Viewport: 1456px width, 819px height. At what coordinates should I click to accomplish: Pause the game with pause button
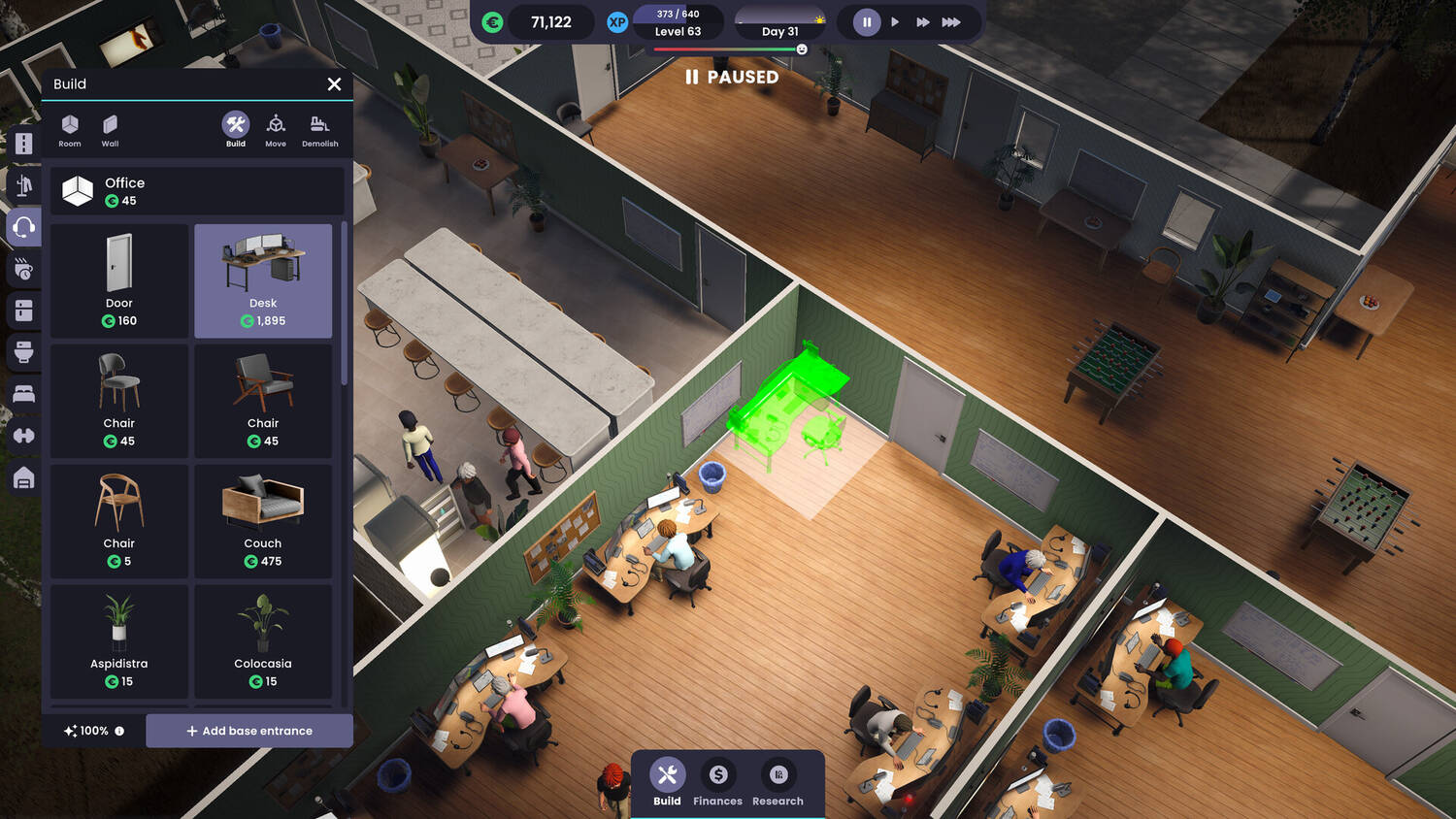point(867,21)
